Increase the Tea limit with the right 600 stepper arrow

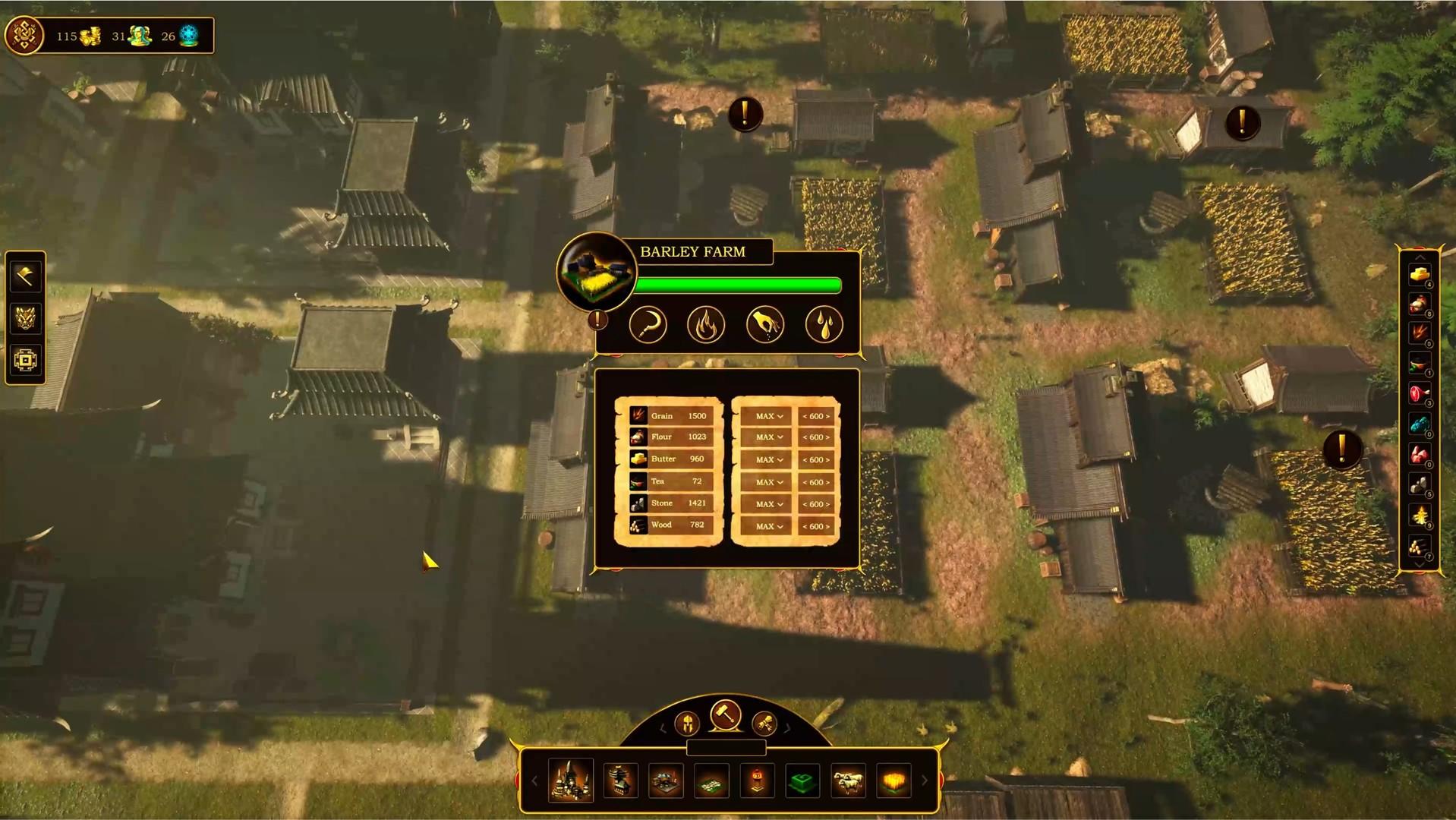tap(827, 481)
